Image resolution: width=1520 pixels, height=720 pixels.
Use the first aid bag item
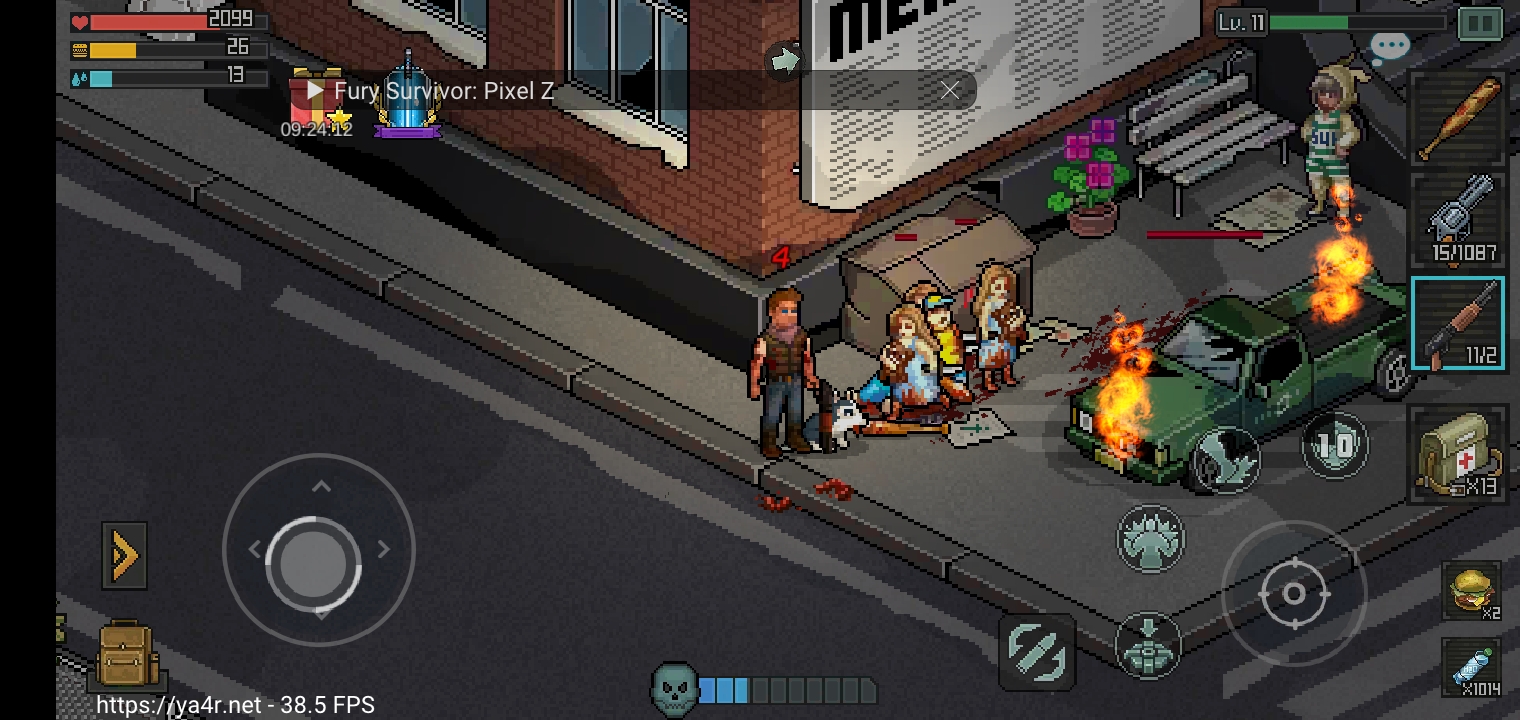[1458, 453]
